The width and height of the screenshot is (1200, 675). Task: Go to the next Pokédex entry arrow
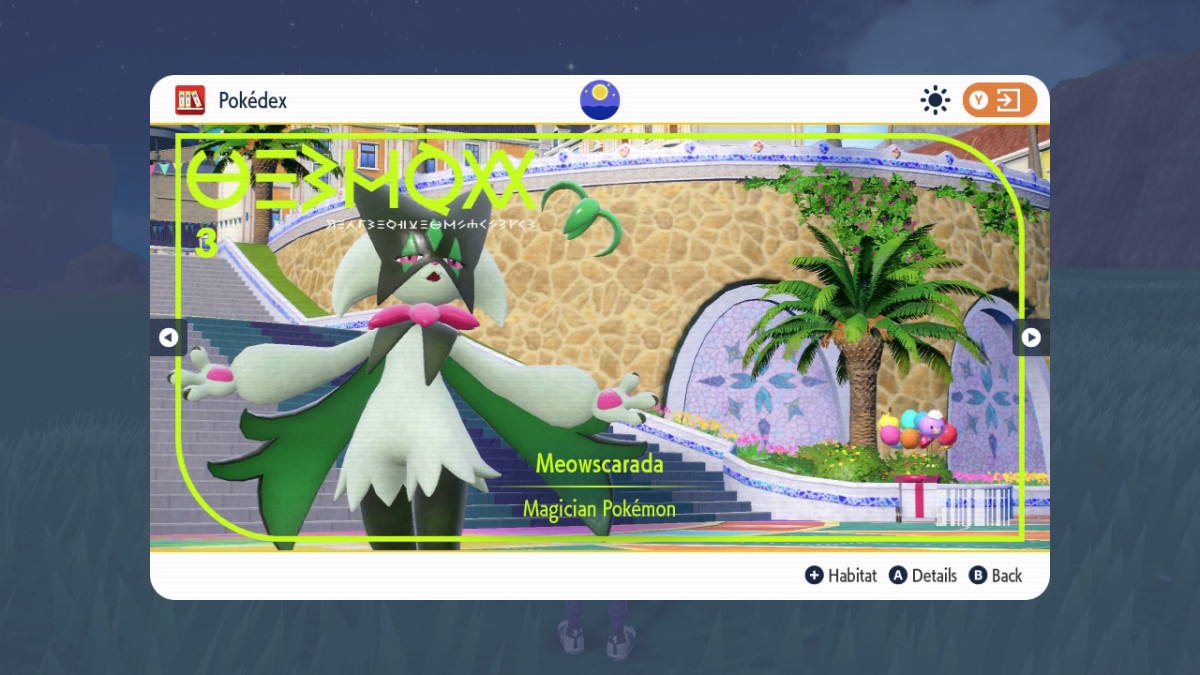(1031, 338)
